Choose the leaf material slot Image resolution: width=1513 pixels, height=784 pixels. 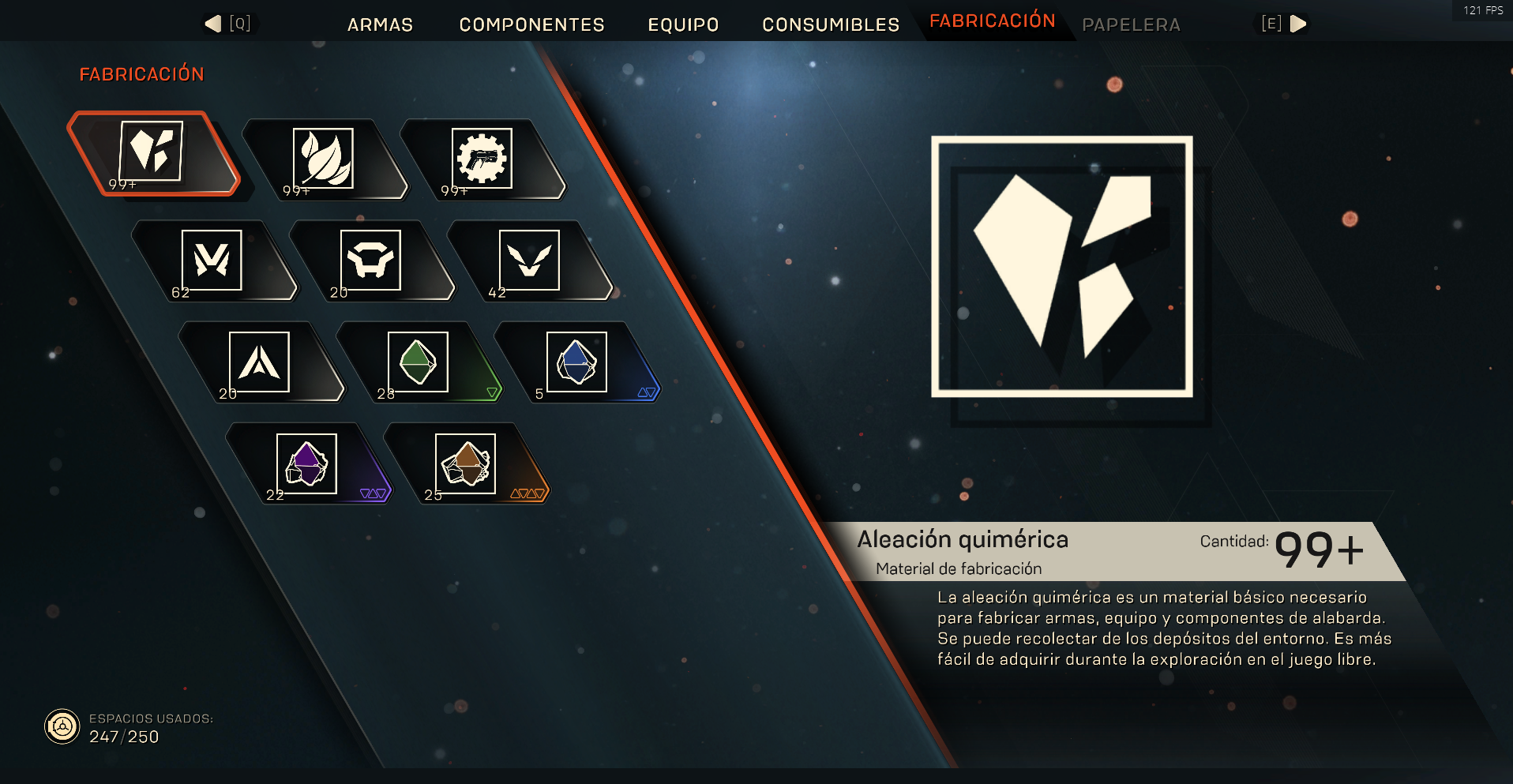point(324,159)
